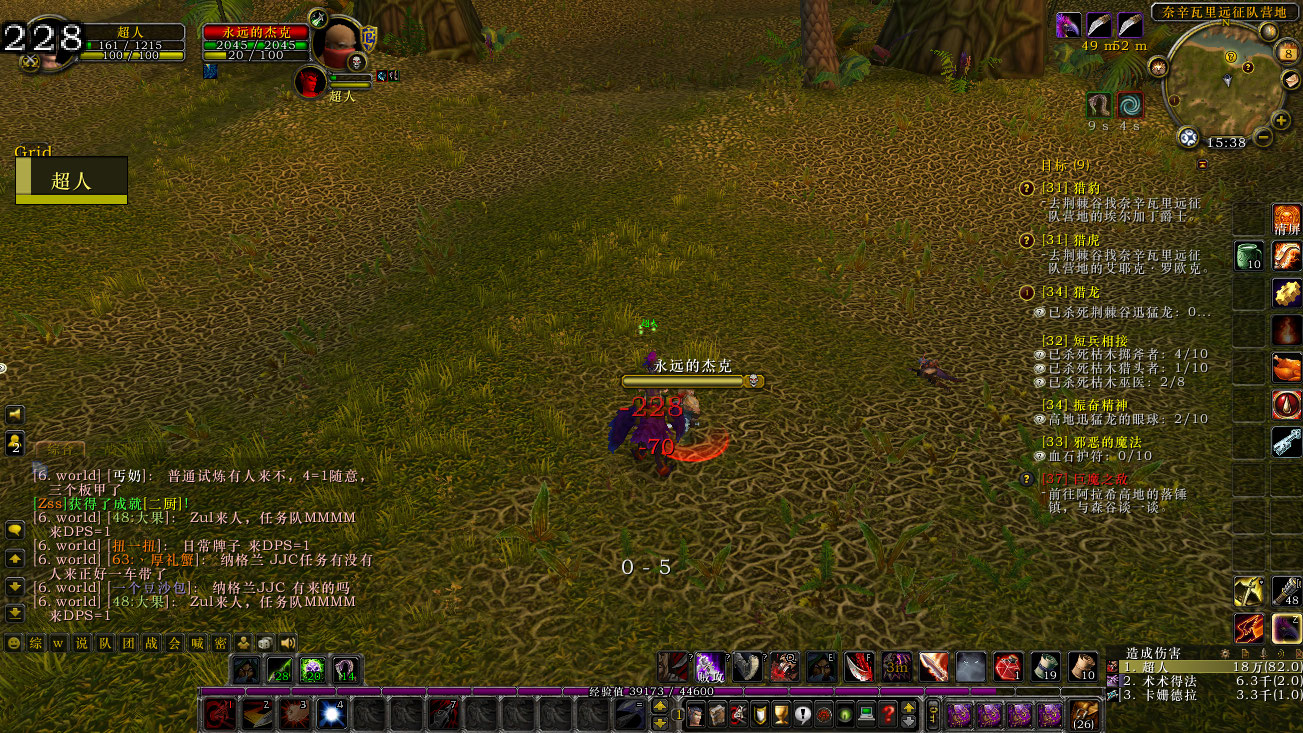Open the main menu computer icon

pyautogui.click(x=867, y=715)
